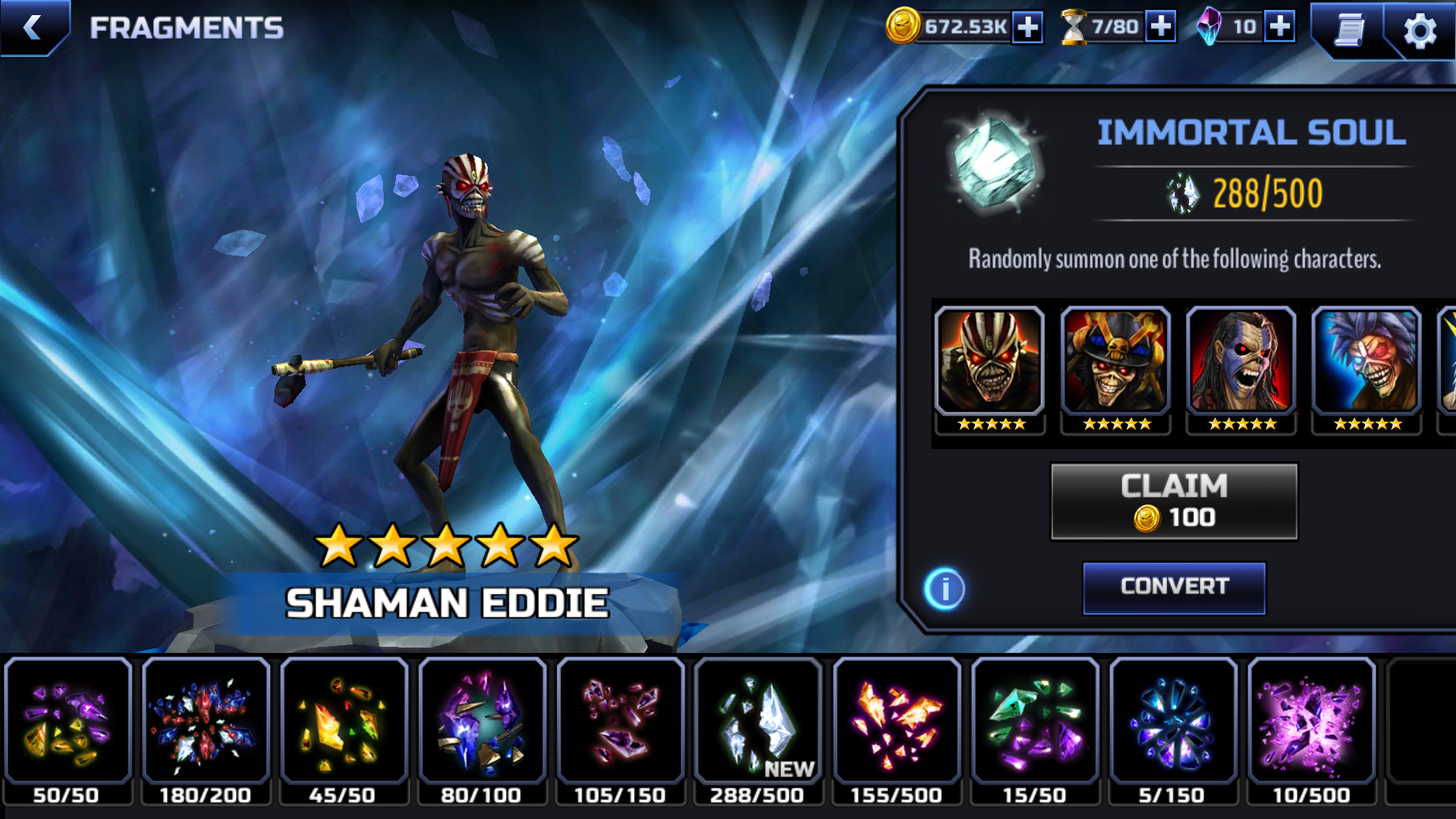Go back using the arrow button

click(33, 28)
